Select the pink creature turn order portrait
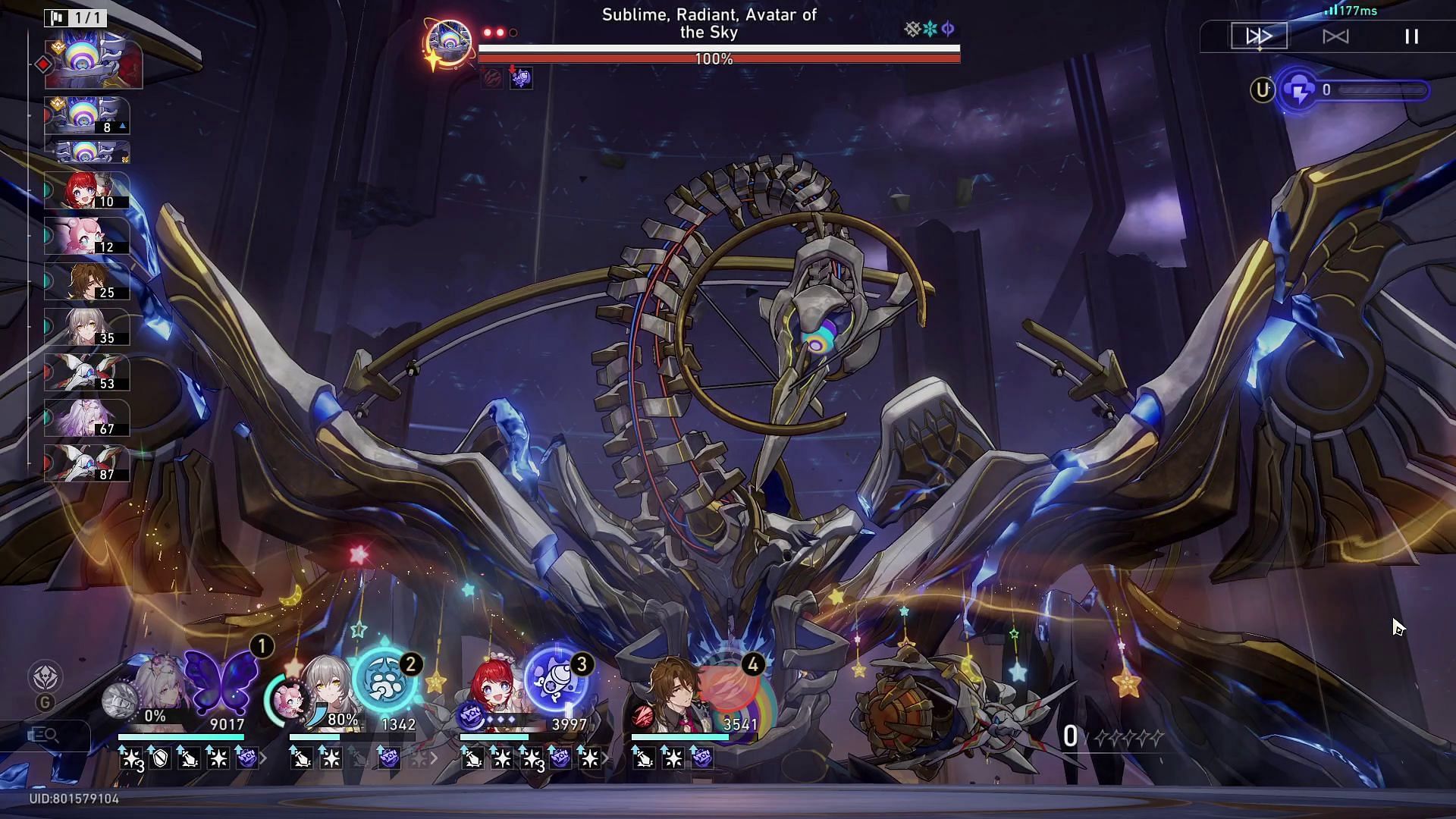The height and width of the screenshot is (819, 1456). pos(86,236)
